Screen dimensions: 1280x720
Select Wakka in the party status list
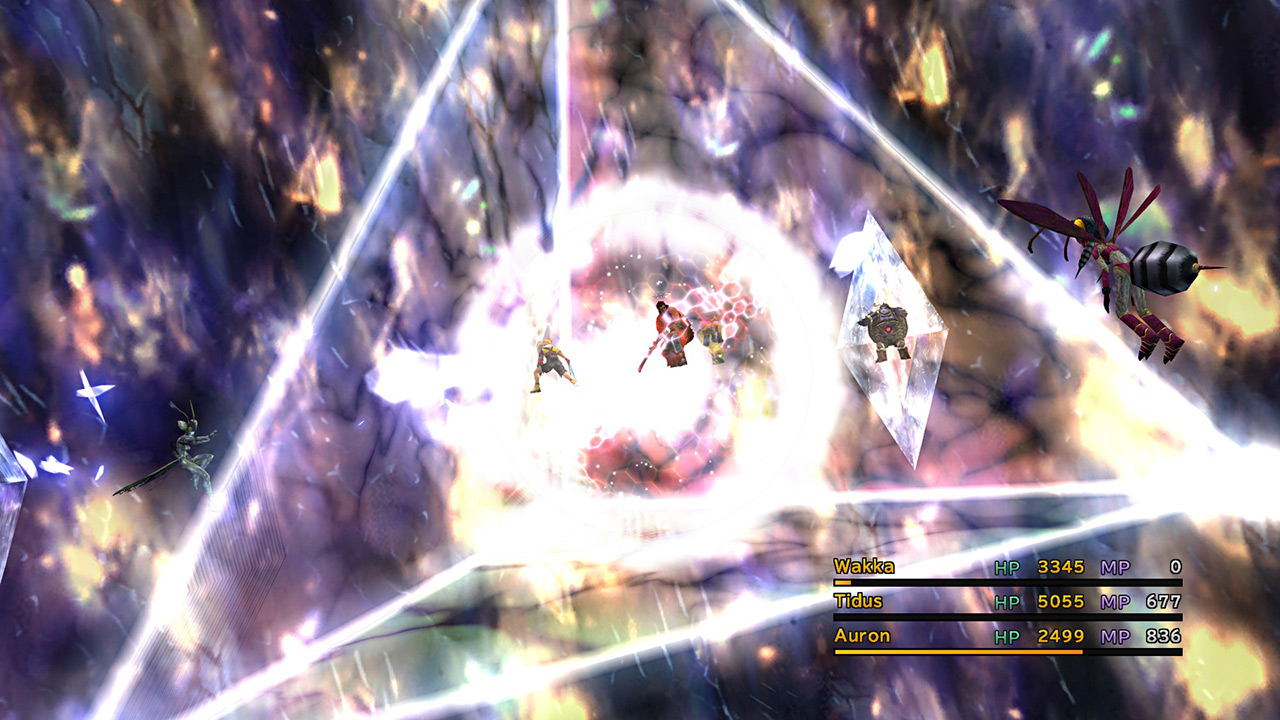(865, 567)
